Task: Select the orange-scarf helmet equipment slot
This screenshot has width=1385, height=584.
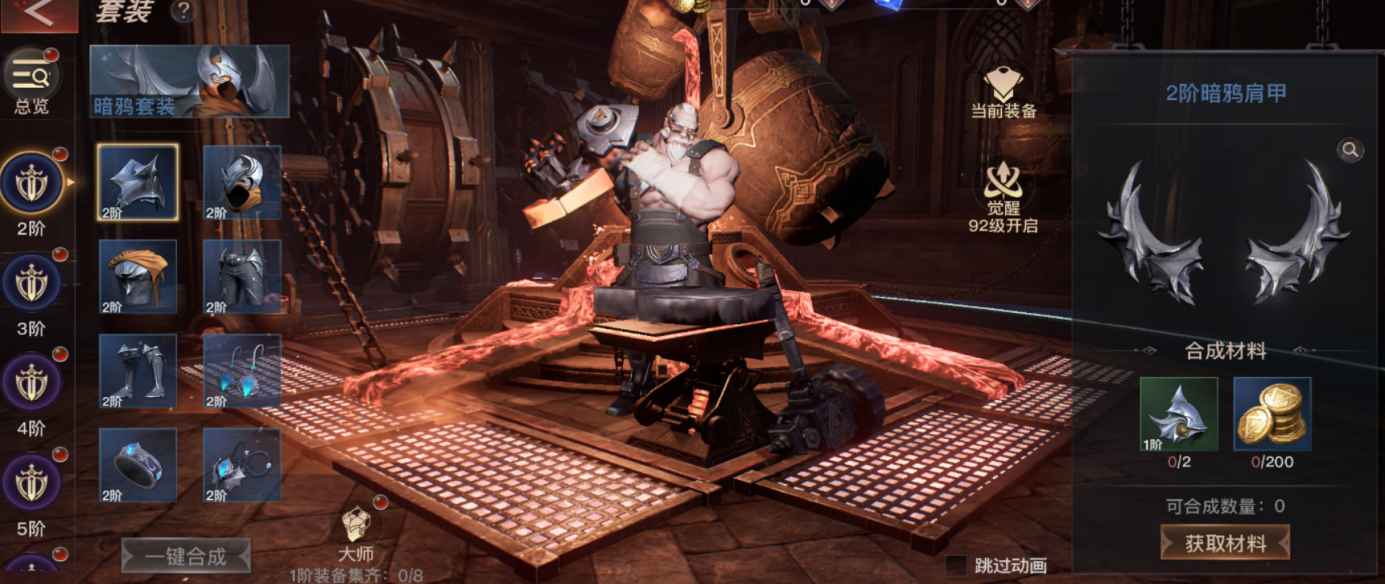Action: [x=138, y=277]
